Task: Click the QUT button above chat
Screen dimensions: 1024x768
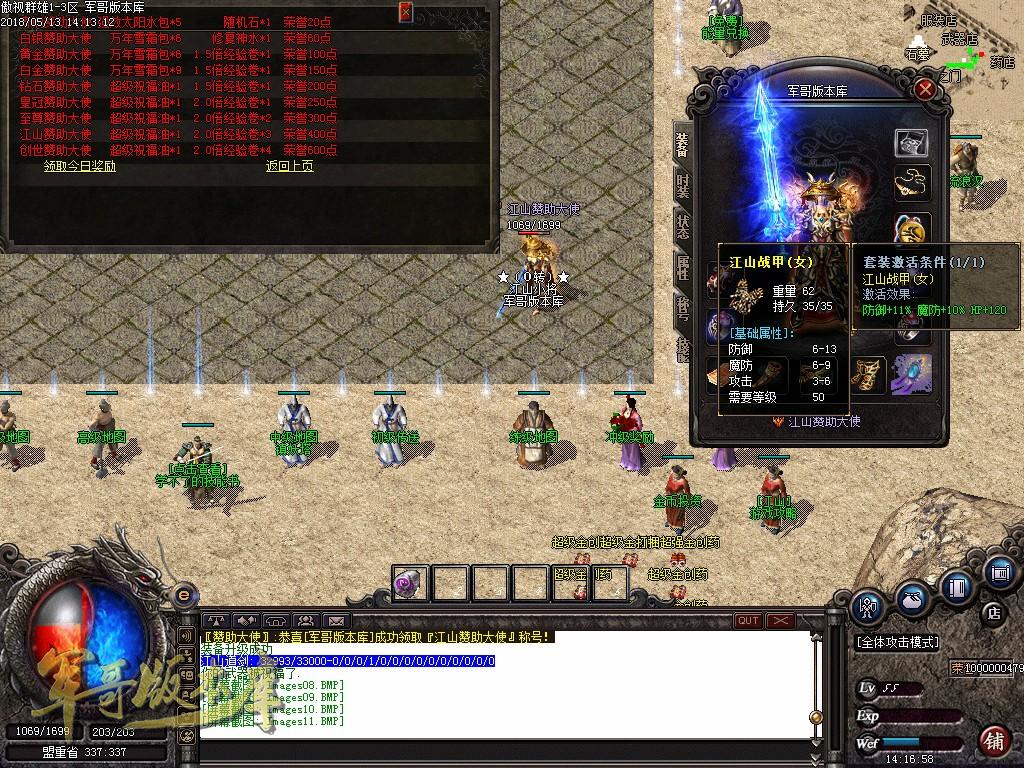Action: [747, 621]
